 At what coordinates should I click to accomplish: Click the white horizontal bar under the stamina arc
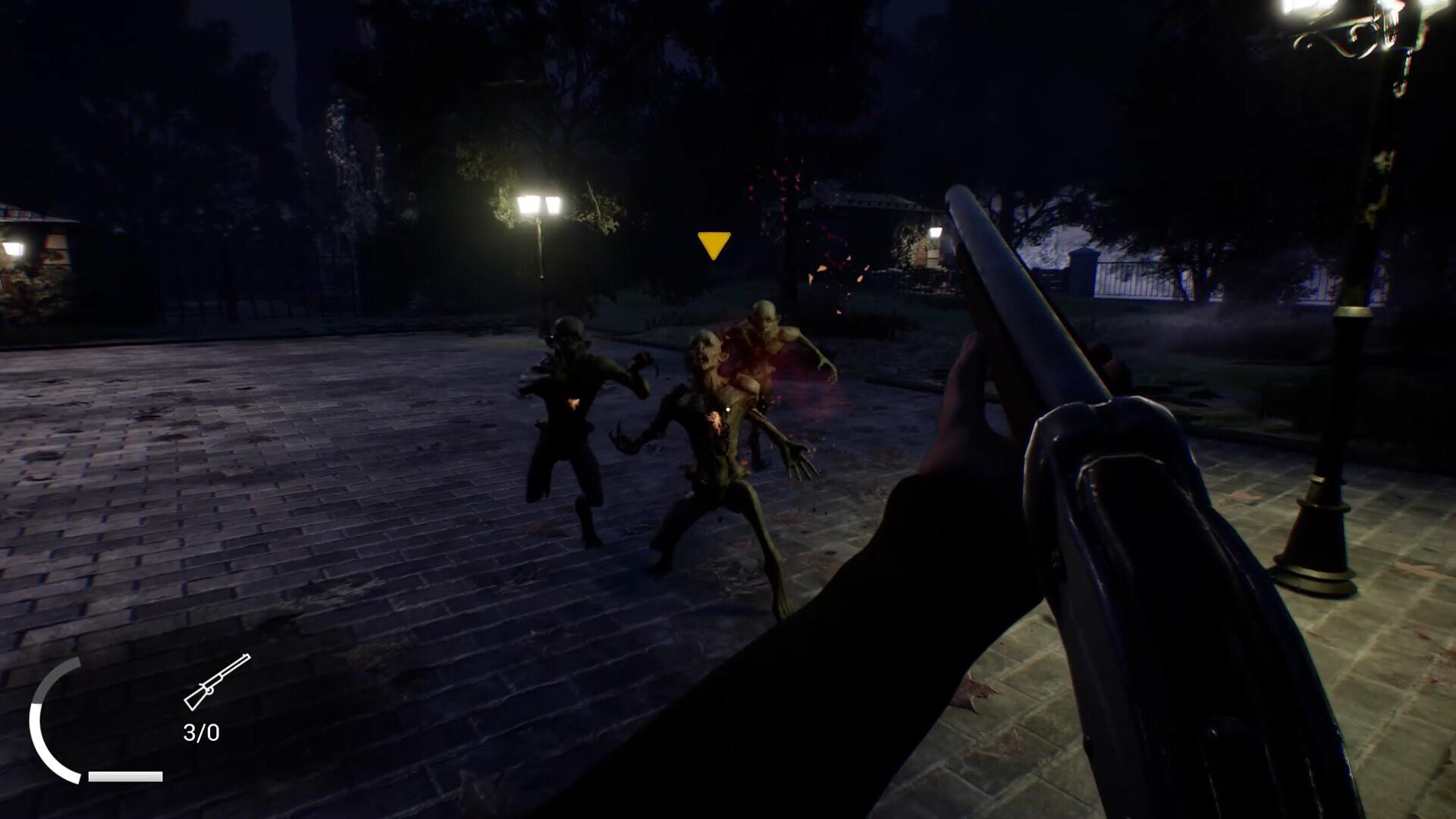(x=125, y=775)
